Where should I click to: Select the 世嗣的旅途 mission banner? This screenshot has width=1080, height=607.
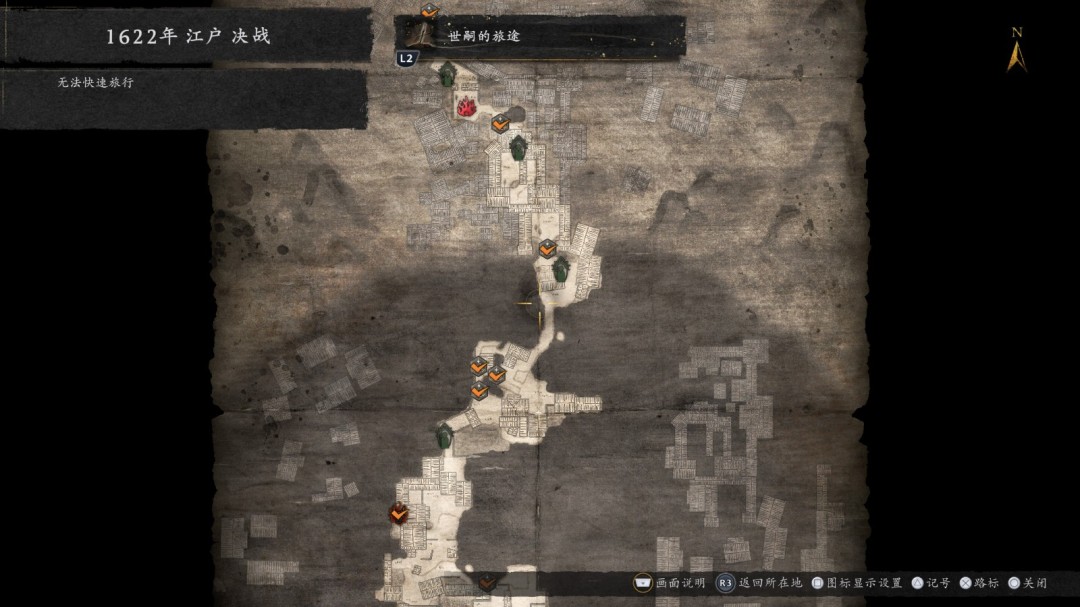point(540,37)
